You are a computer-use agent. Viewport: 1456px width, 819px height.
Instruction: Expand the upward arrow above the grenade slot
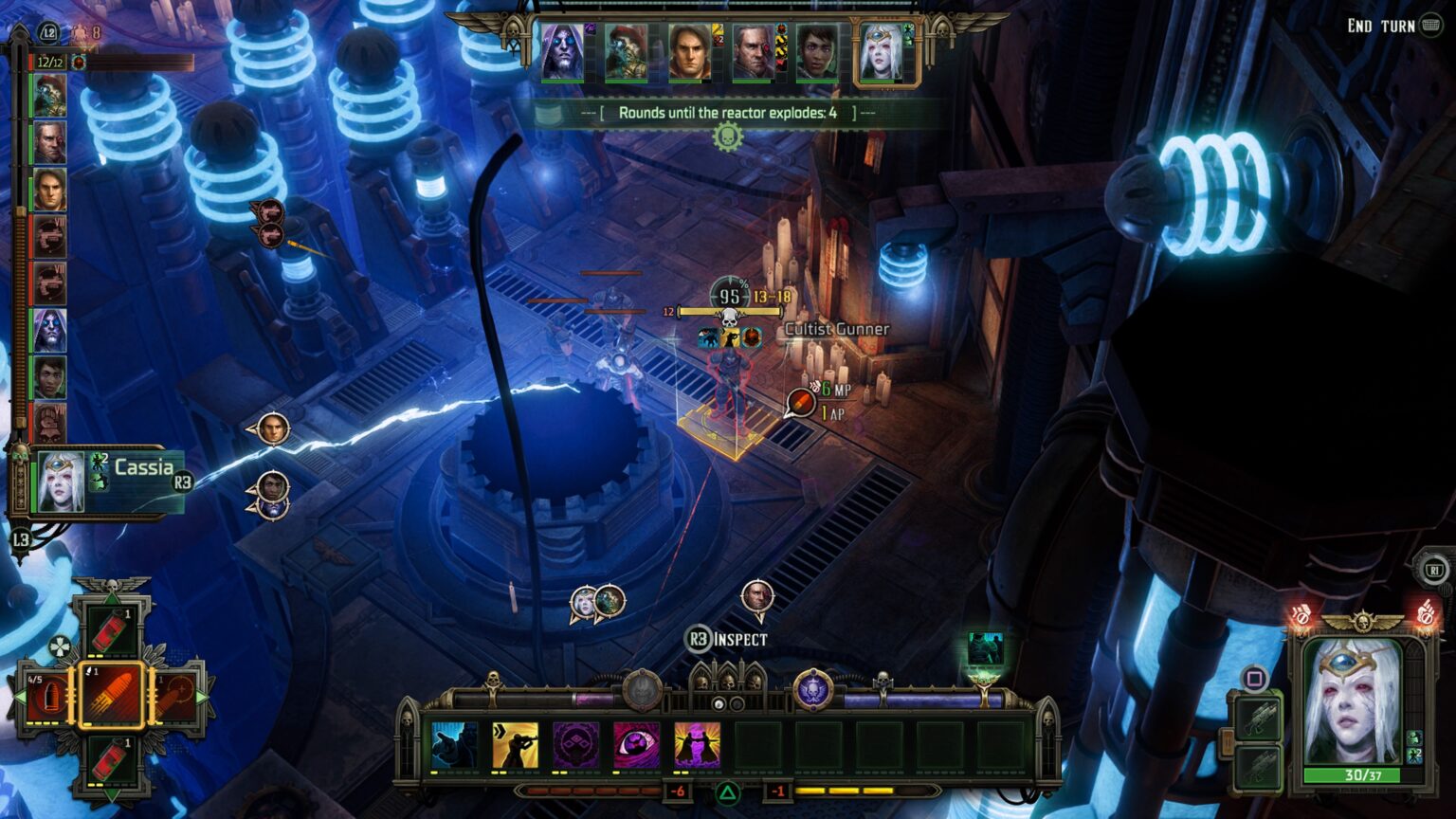(x=113, y=596)
